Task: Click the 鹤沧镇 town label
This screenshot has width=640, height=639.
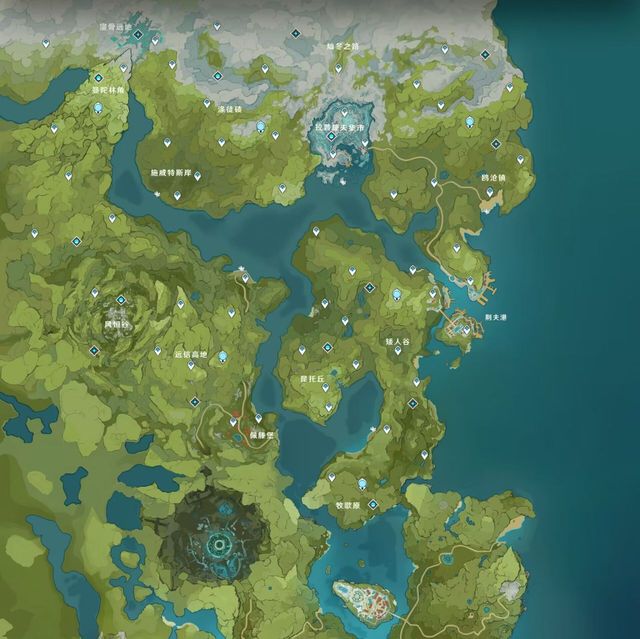Action: tap(493, 178)
